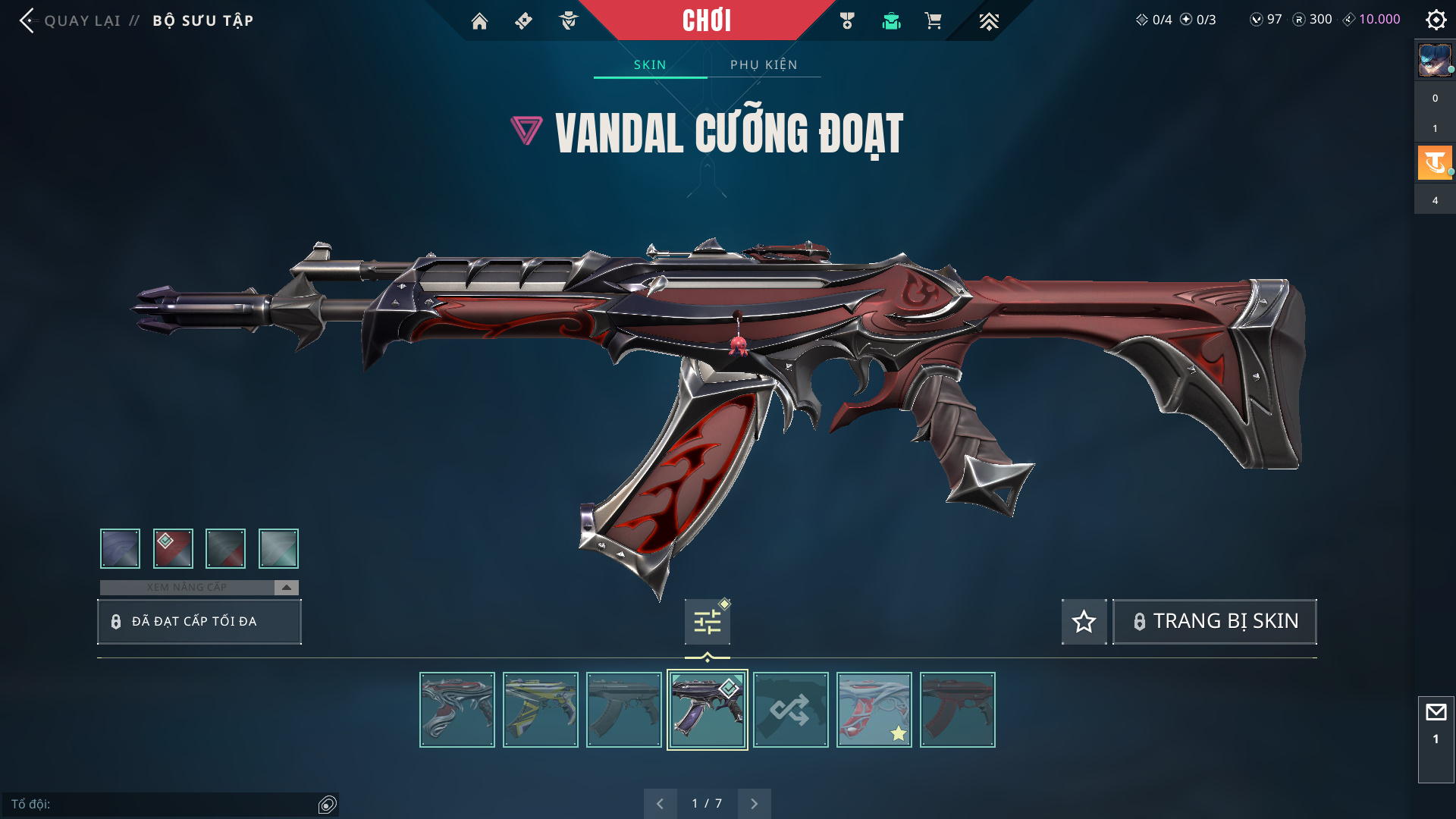Open the skin filter sliders button
This screenshot has height=819, width=1456.
[707, 622]
